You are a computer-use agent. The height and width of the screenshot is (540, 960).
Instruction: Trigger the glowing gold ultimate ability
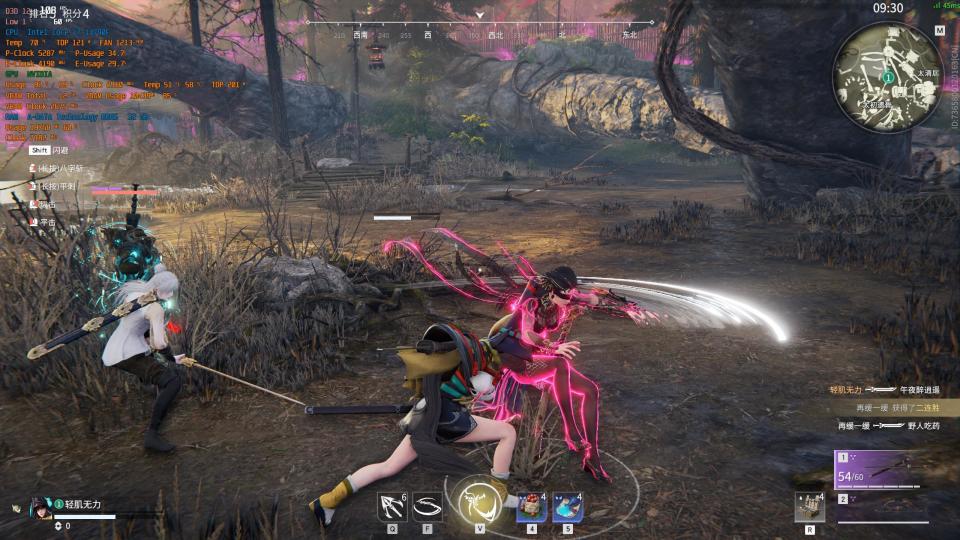pyautogui.click(x=479, y=501)
